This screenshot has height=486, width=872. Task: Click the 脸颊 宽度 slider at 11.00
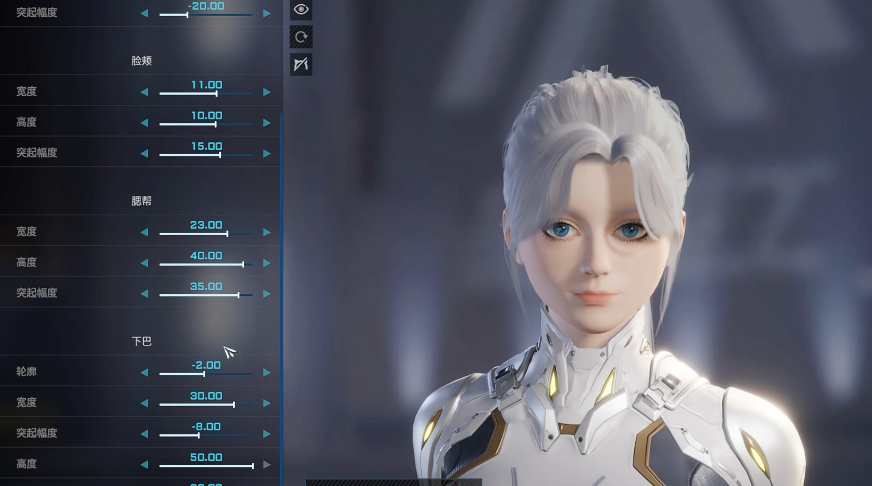click(x=216, y=93)
